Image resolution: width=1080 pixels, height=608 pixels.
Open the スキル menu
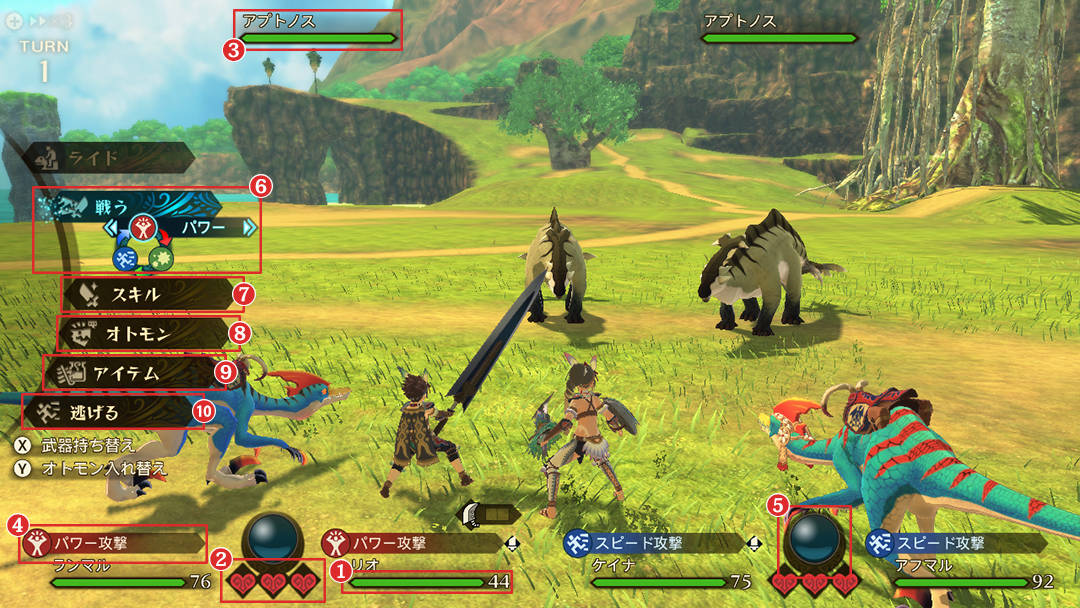(x=148, y=295)
